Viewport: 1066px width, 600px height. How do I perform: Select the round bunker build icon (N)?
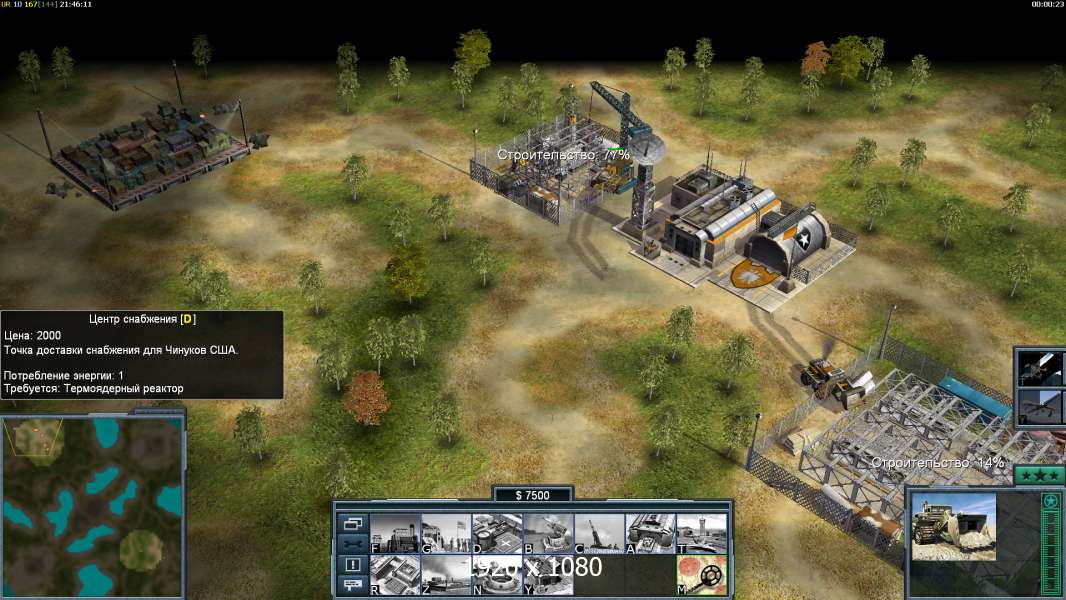(x=497, y=574)
